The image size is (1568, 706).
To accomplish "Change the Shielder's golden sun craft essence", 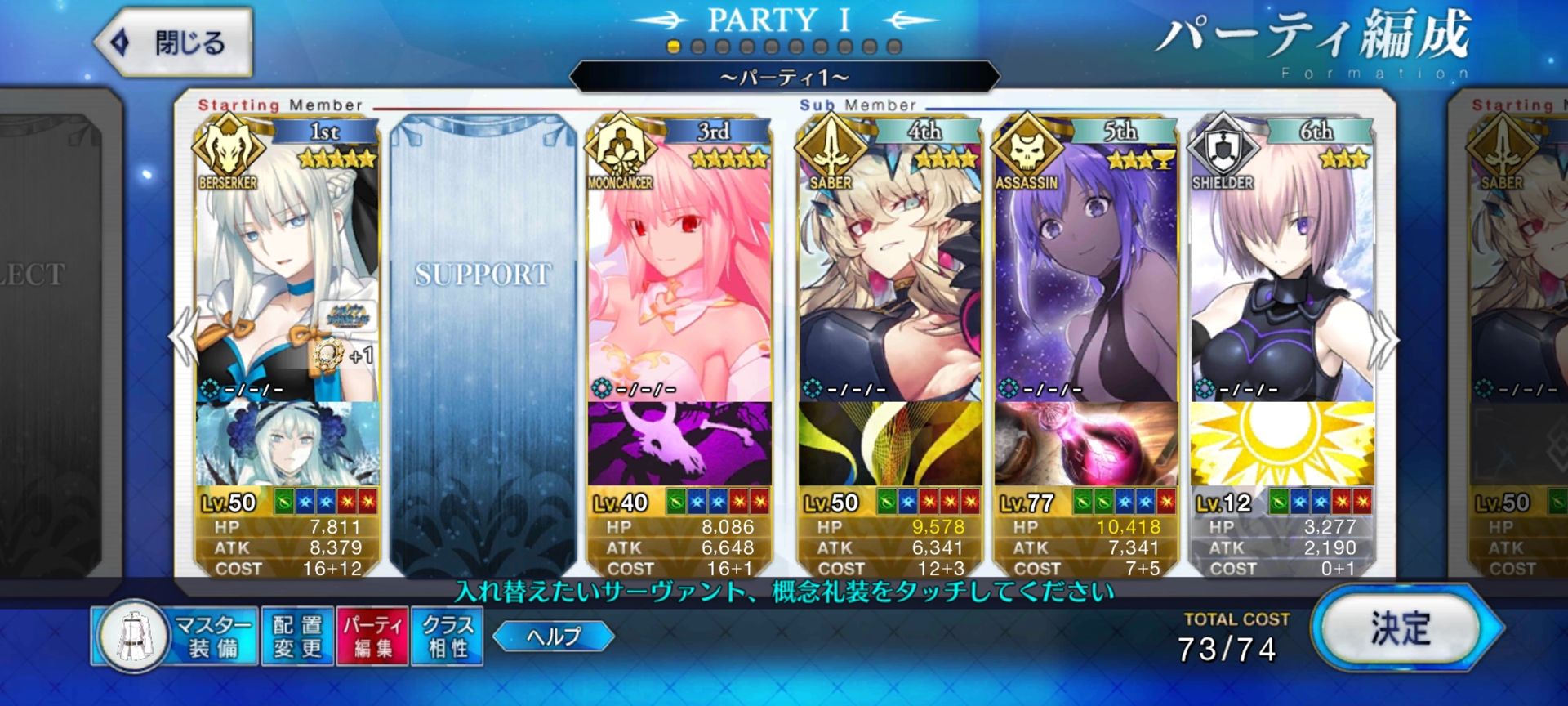I will [x=1282, y=444].
